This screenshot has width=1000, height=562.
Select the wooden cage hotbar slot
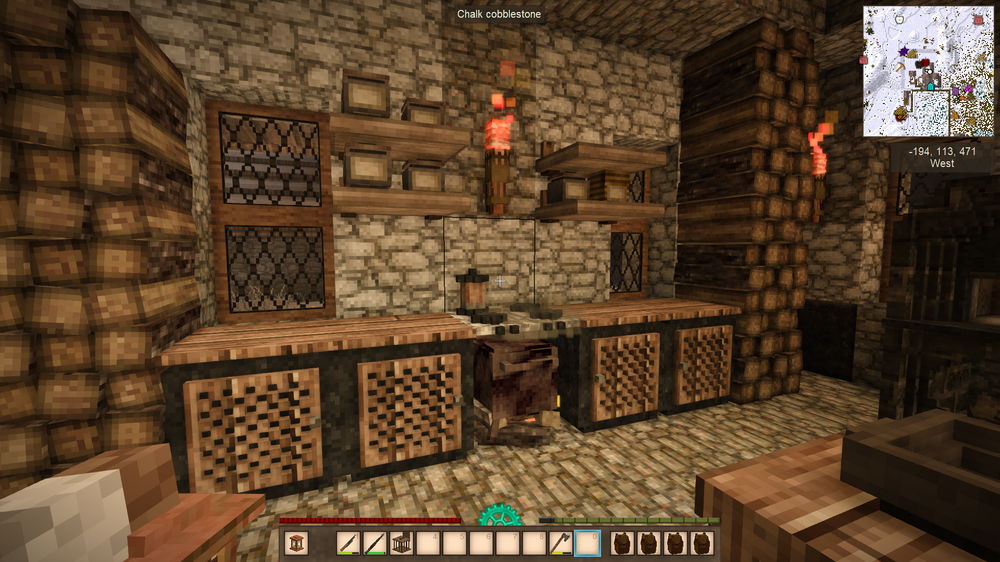400,543
